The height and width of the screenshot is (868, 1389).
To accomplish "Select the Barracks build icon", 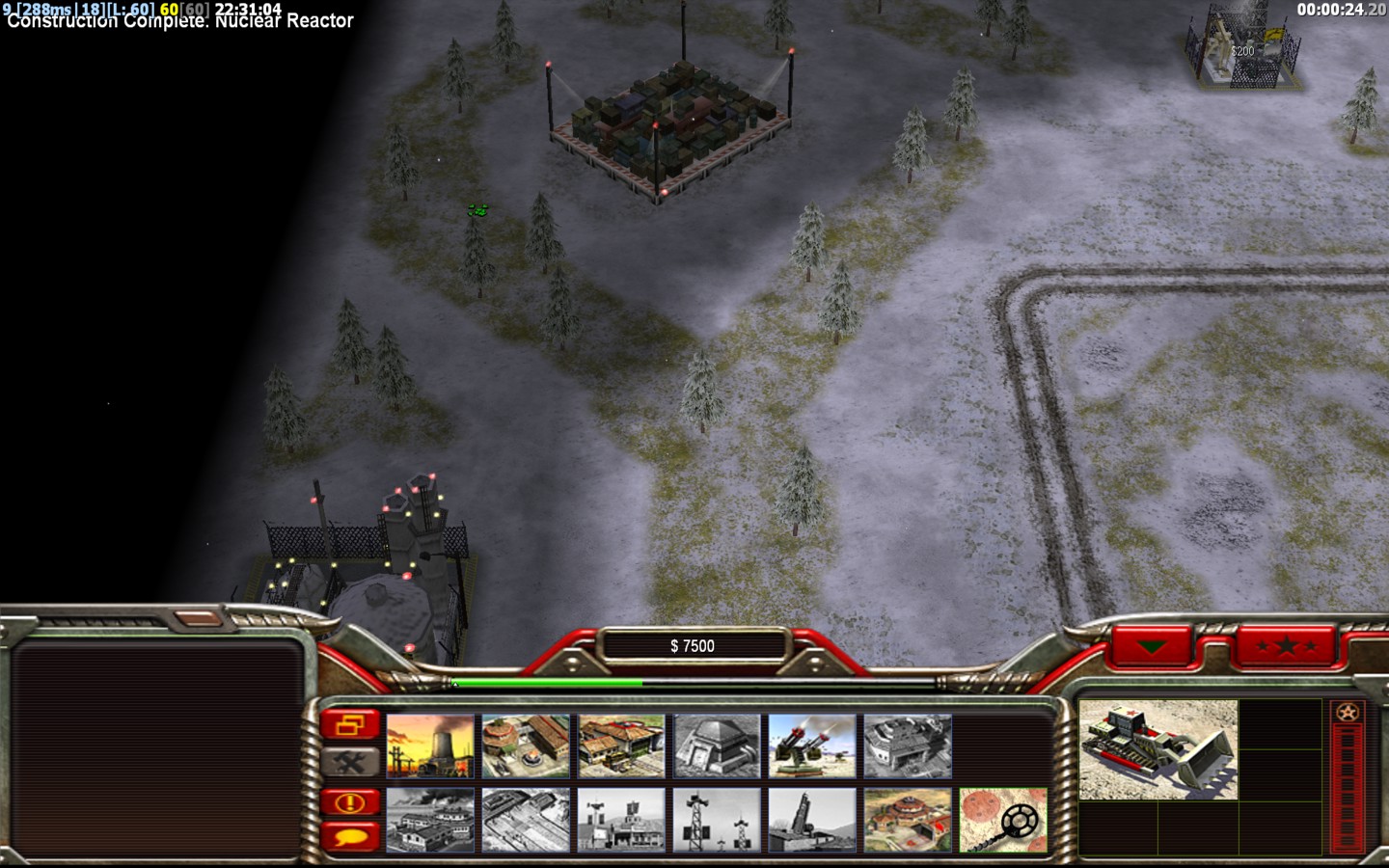I will 526,746.
